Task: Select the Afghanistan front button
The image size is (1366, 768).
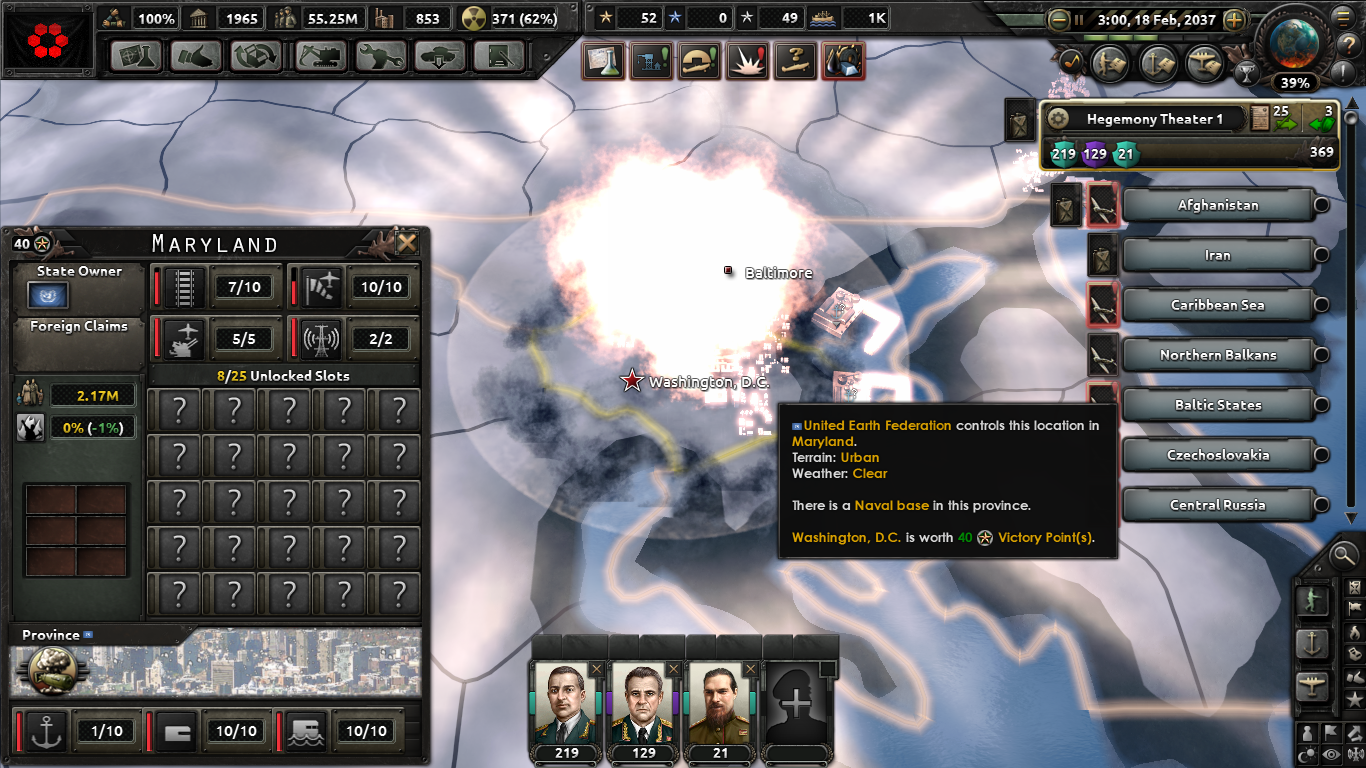Action: 1218,205
